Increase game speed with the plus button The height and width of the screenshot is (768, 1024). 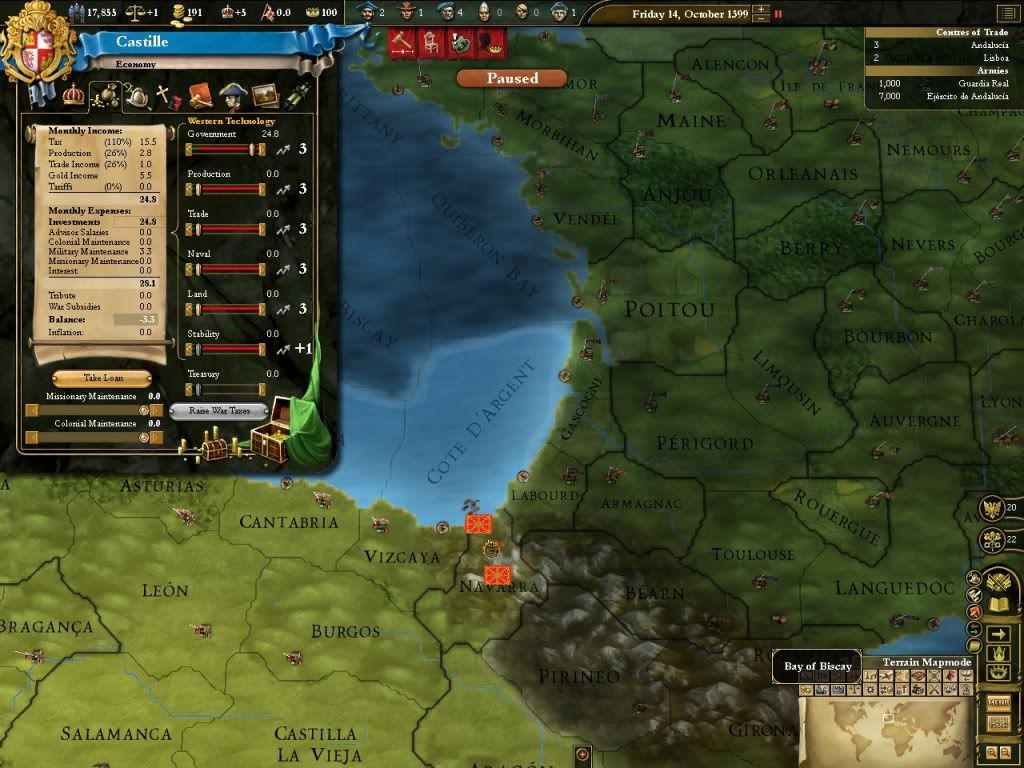[x=762, y=10]
